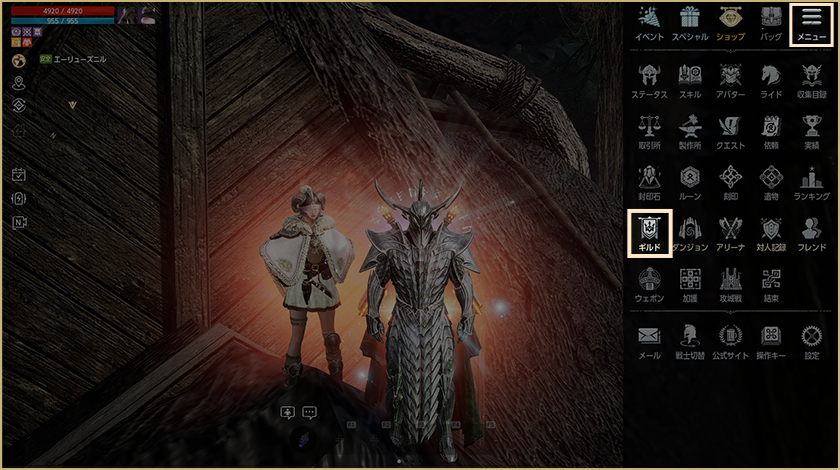Open the 取引所 (Exchange) scales icon

[x=649, y=130]
